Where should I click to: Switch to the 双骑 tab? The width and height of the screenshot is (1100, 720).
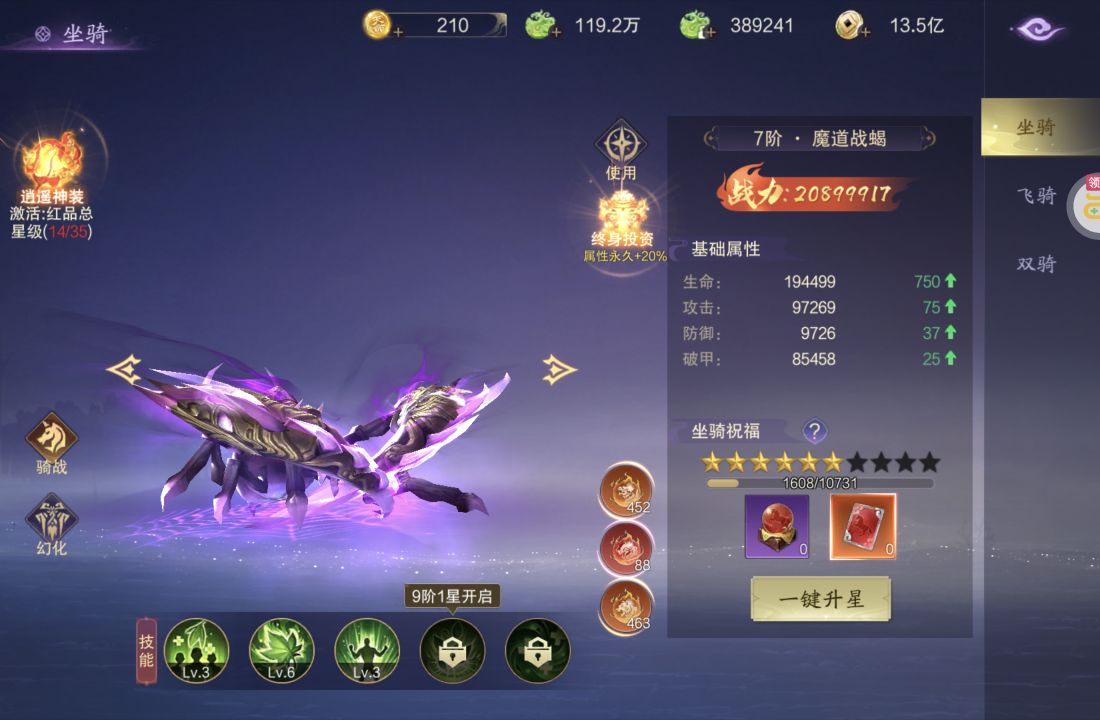[x=1036, y=264]
